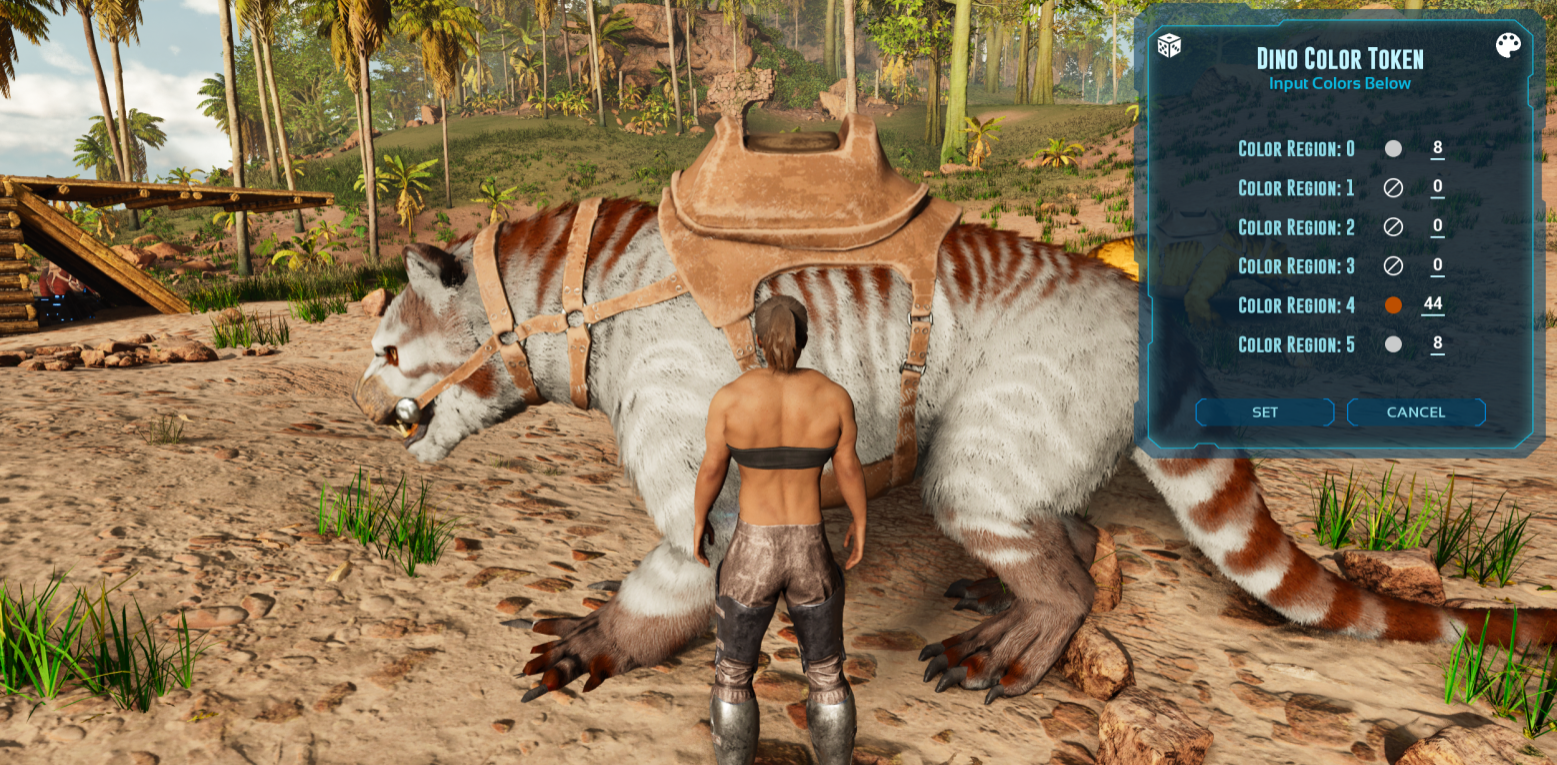Change the Color Region 4 value of 44
This screenshot has height=765, width=1557.
[x=1433, y=304]
